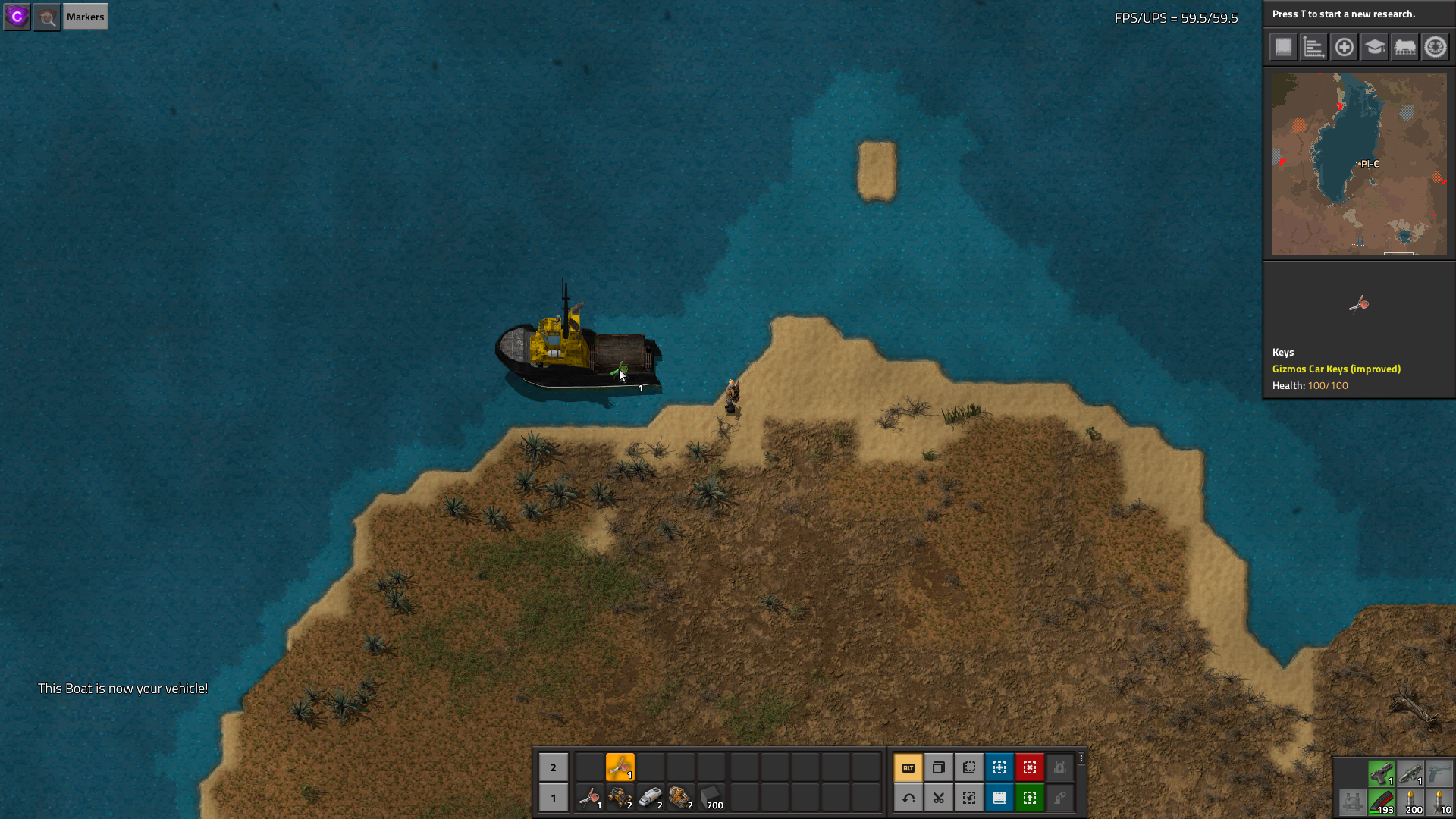Select the rocket launcher weapon slot
The image size is (1456, 819).
point(1410,773)
